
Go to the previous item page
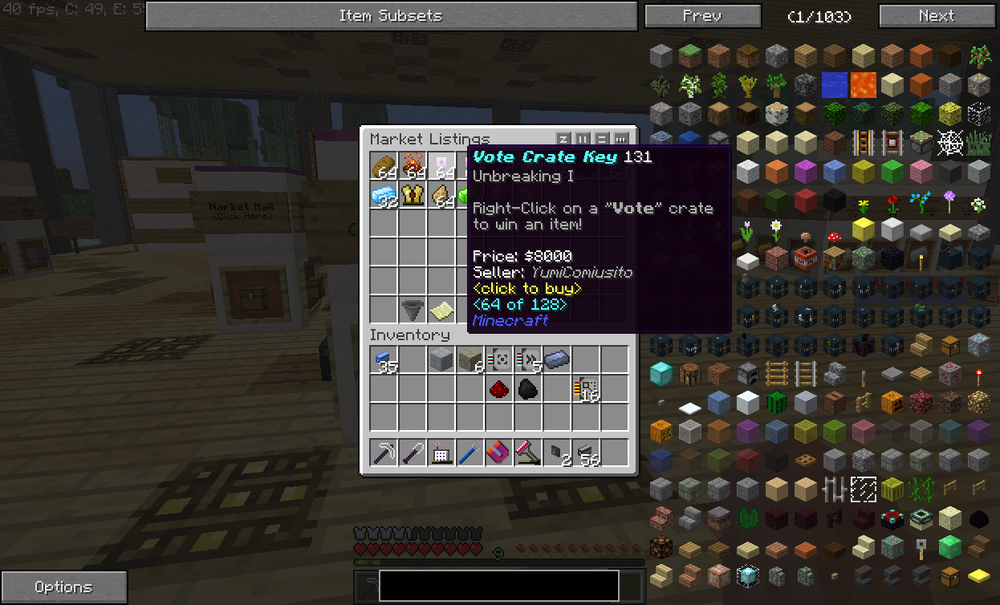point(701,16)
